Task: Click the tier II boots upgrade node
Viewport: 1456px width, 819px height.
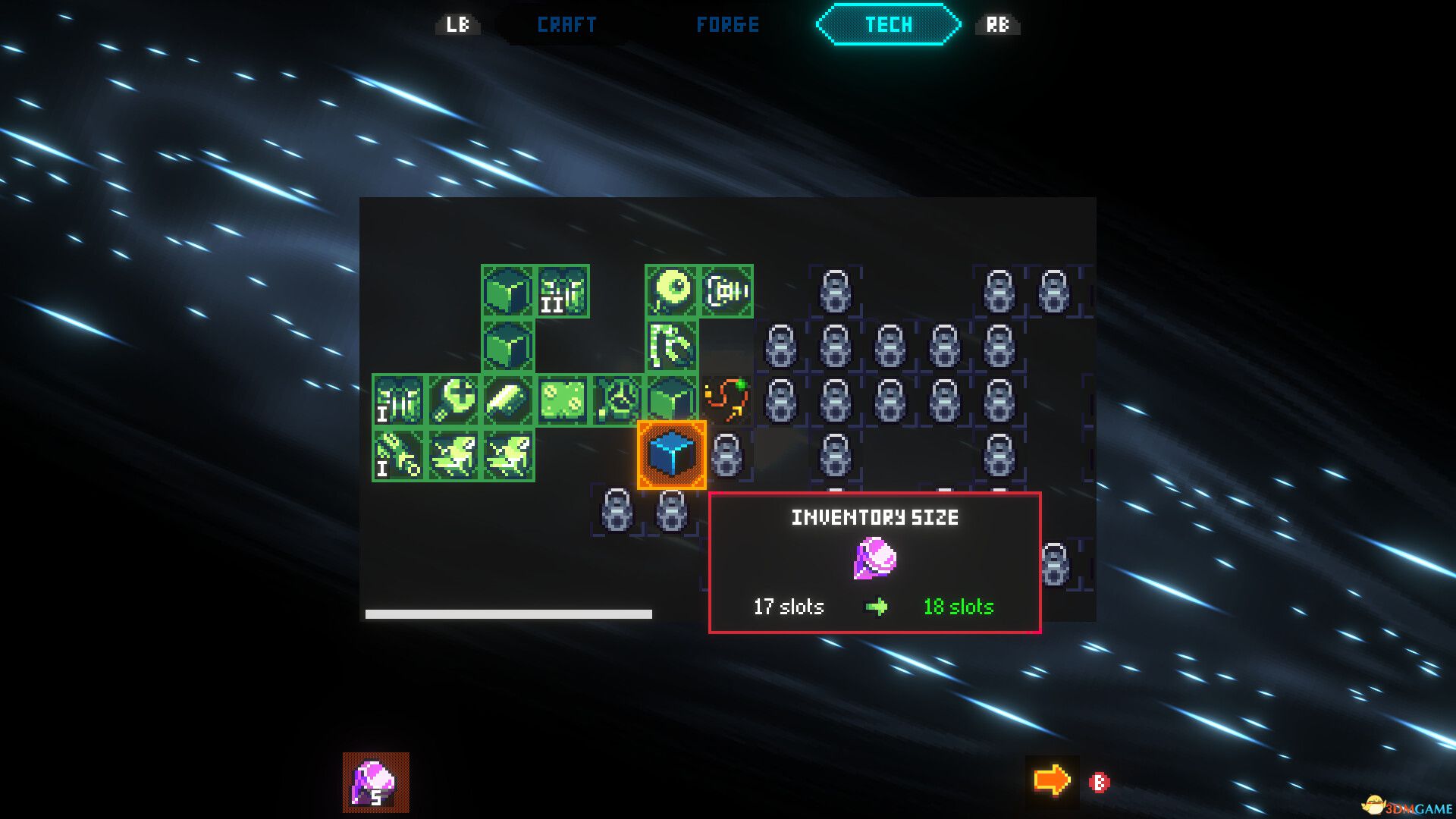Action: click(x=562, y=289)
